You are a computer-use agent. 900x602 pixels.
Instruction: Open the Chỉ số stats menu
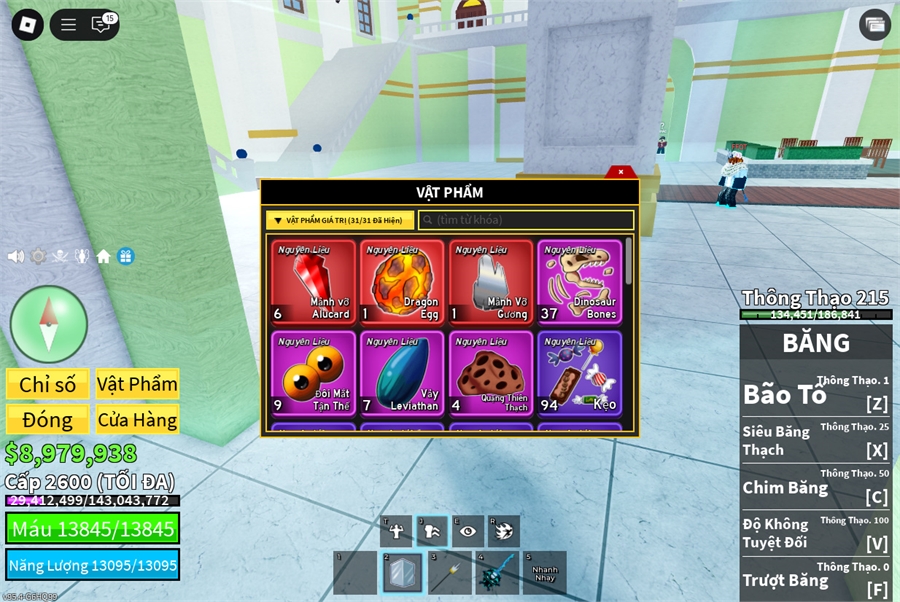click(48, 384)
